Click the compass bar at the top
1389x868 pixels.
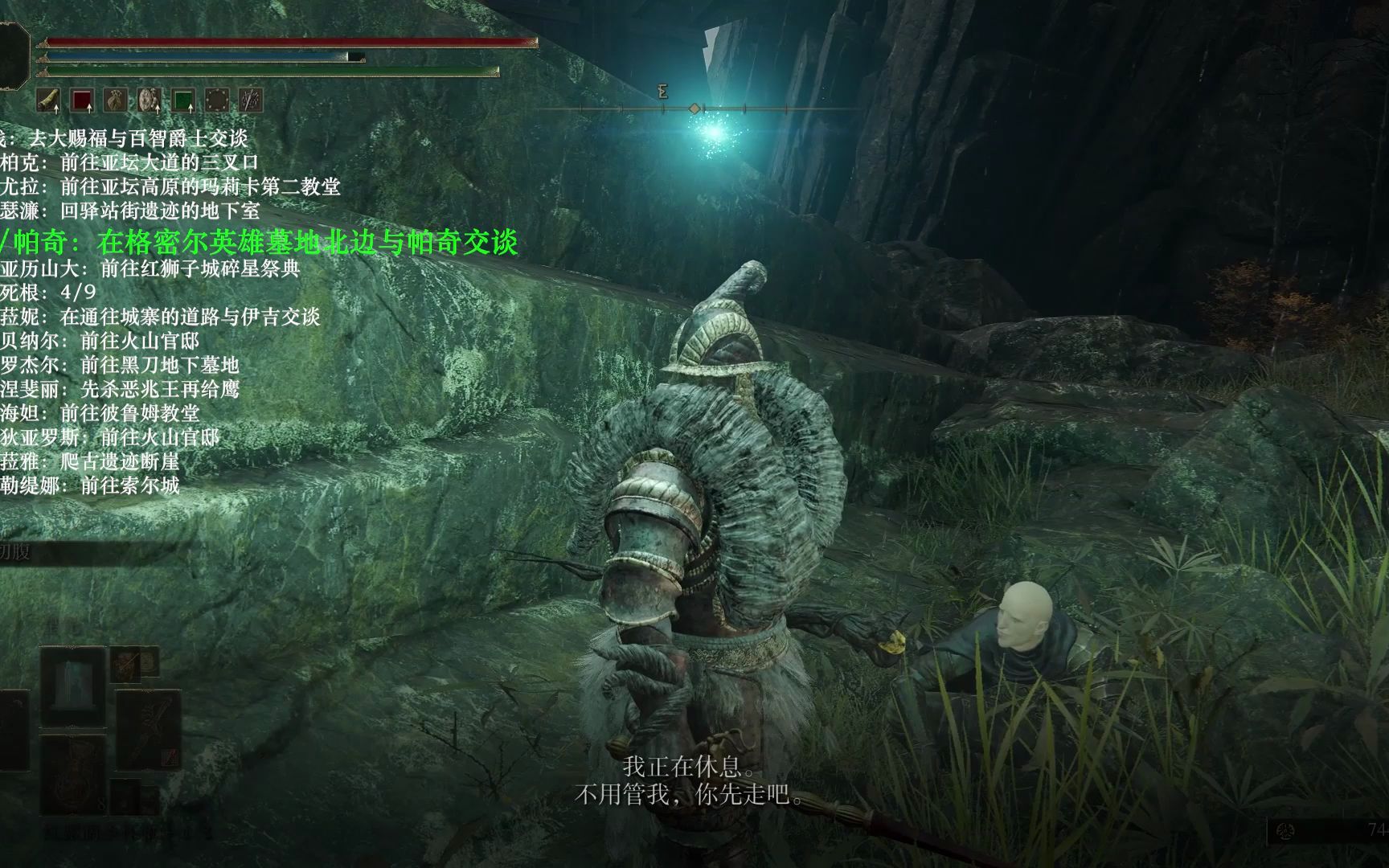[x=699, y=108]
